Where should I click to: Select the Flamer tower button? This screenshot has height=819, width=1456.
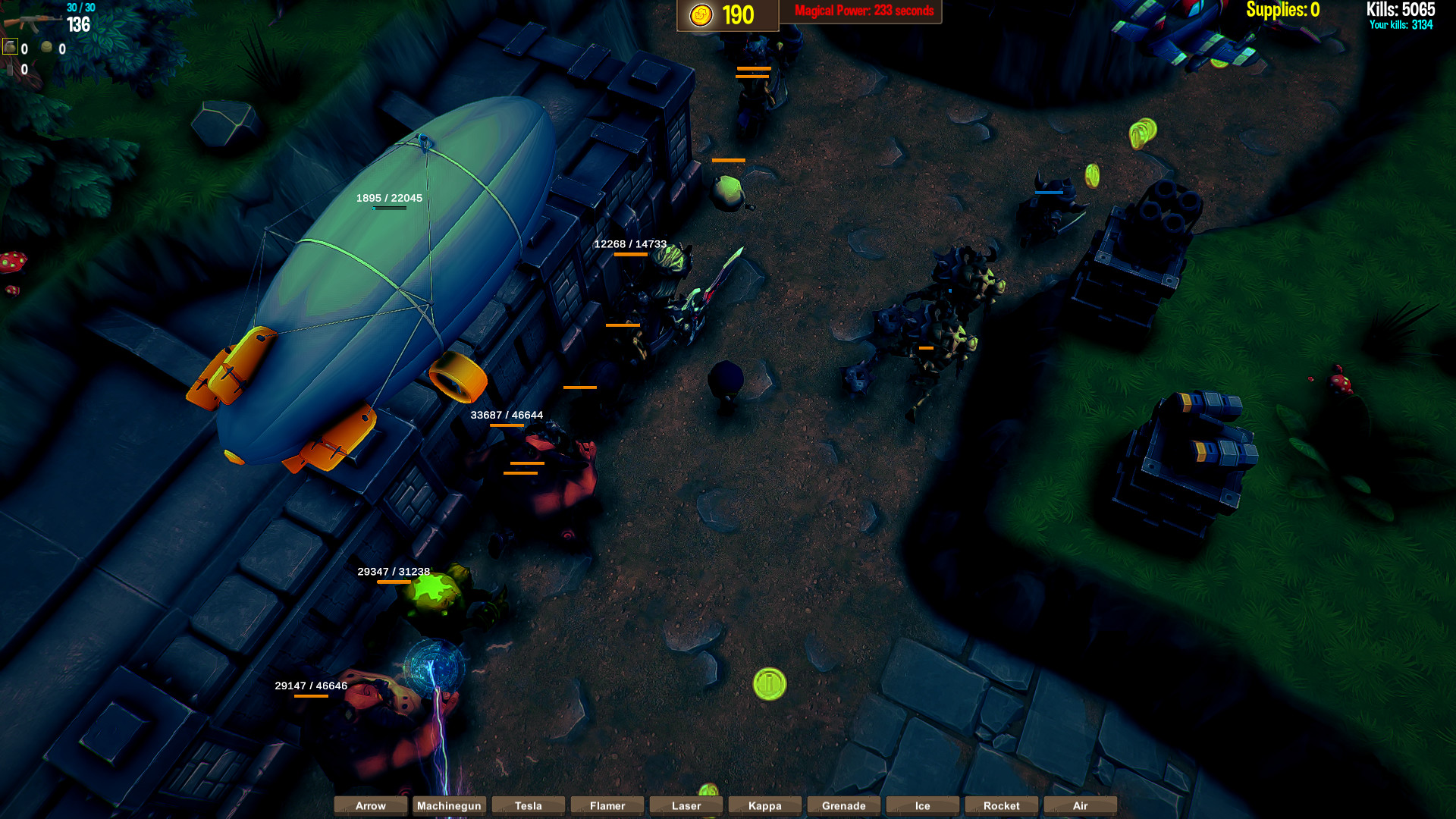(607, 805)
